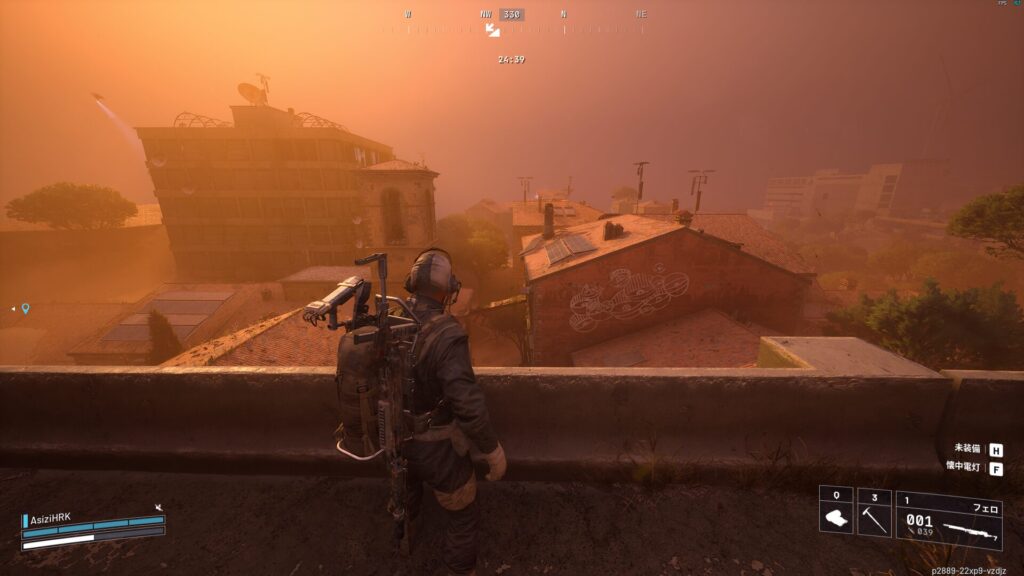Click the compass bar heading indicator

coord(512,15)
